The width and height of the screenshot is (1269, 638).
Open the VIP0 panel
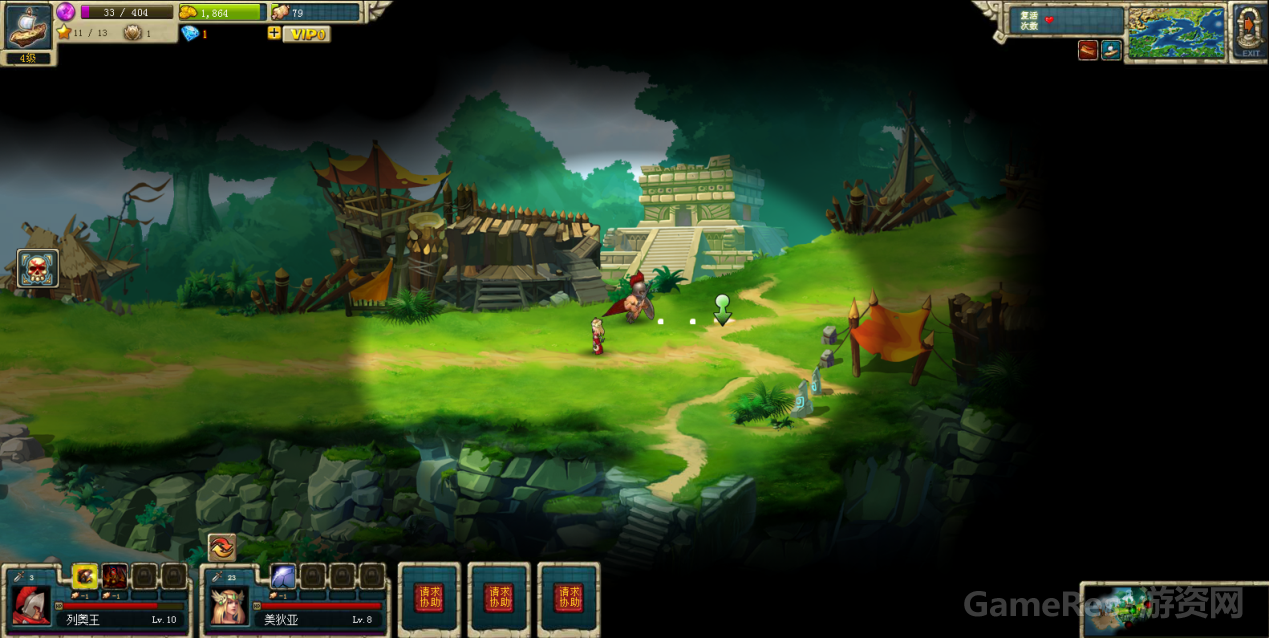(307, 34)
